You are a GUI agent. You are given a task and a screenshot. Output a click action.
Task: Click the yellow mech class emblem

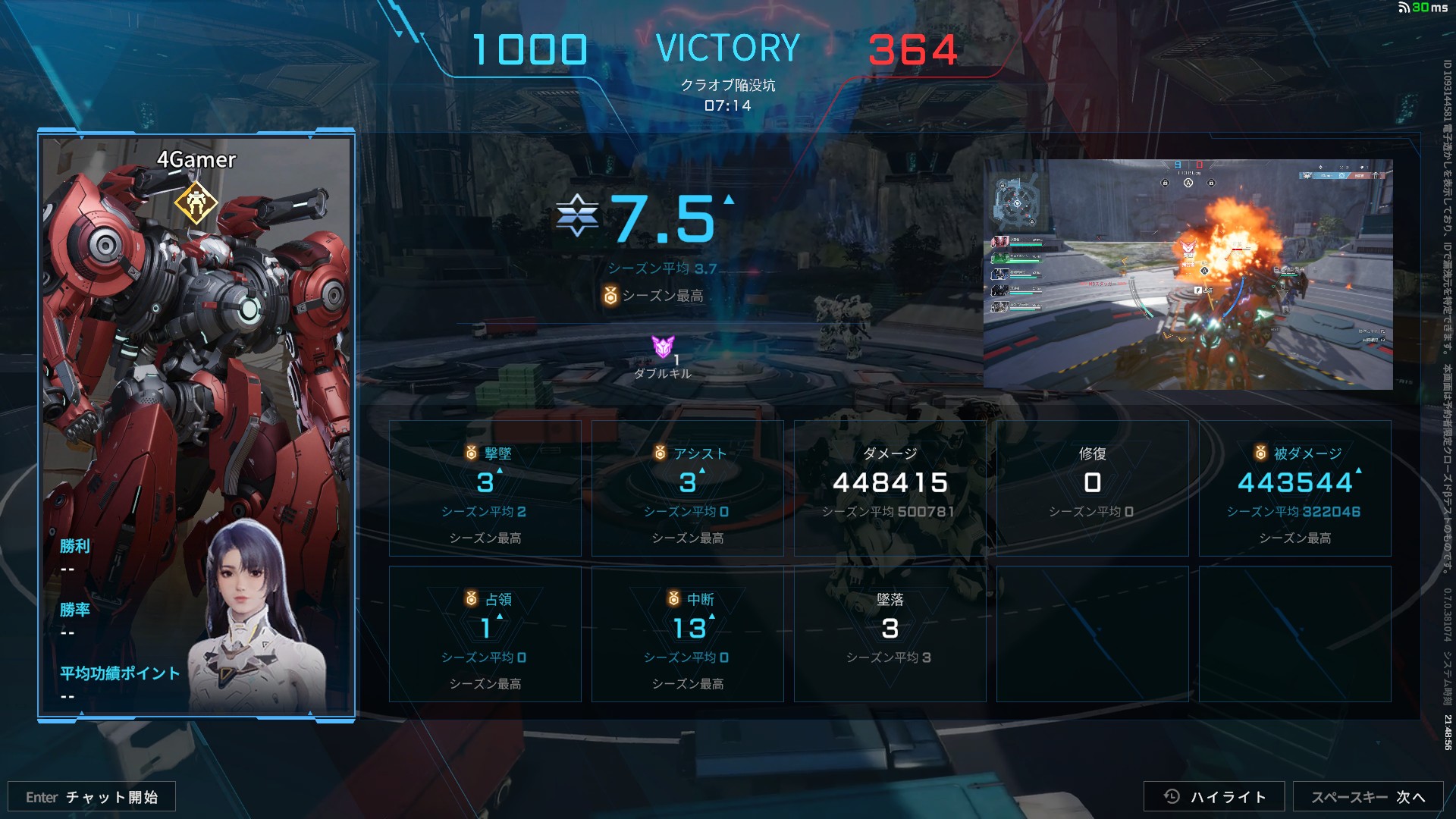[x=196, y=202]
